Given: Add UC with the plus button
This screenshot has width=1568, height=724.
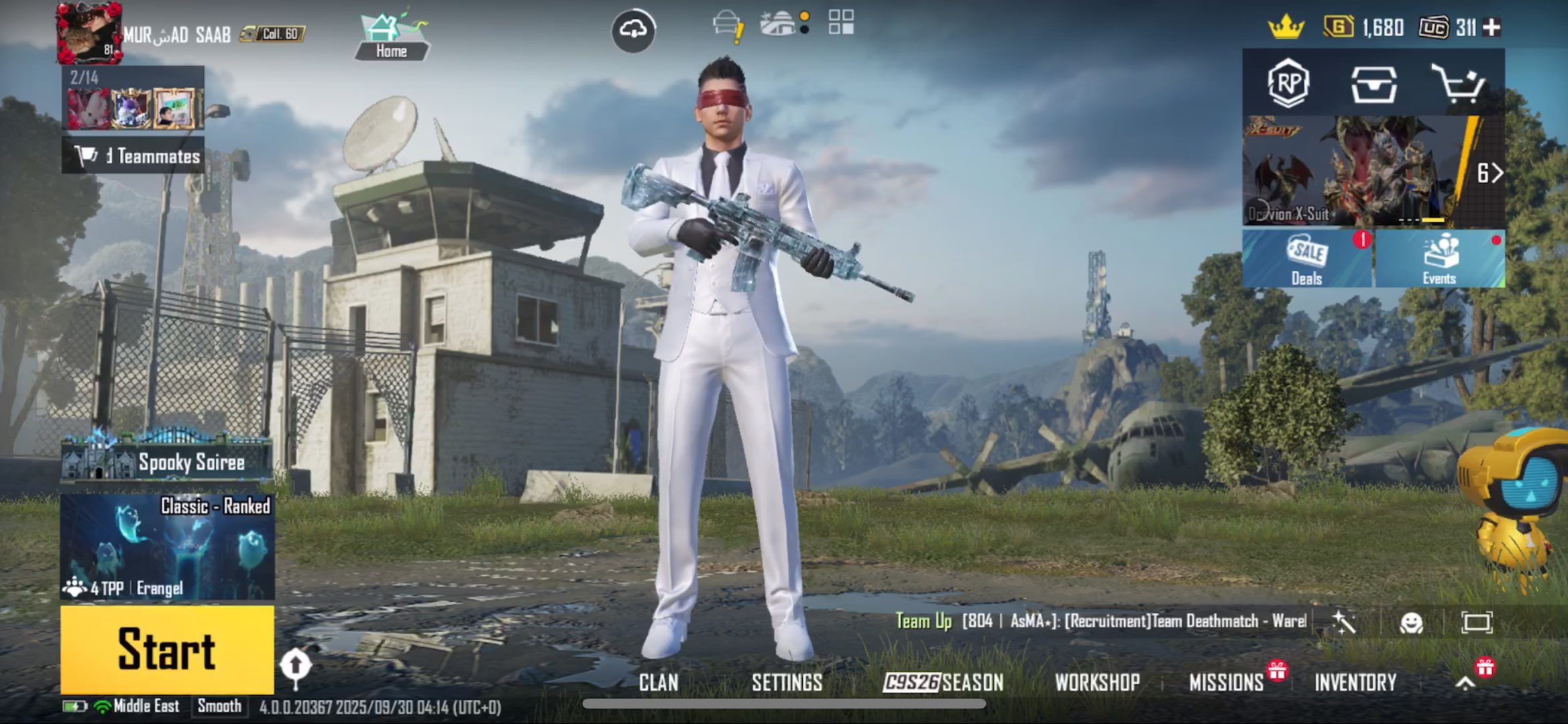Looking at the screenshot, I should [x=1492, y=27].
